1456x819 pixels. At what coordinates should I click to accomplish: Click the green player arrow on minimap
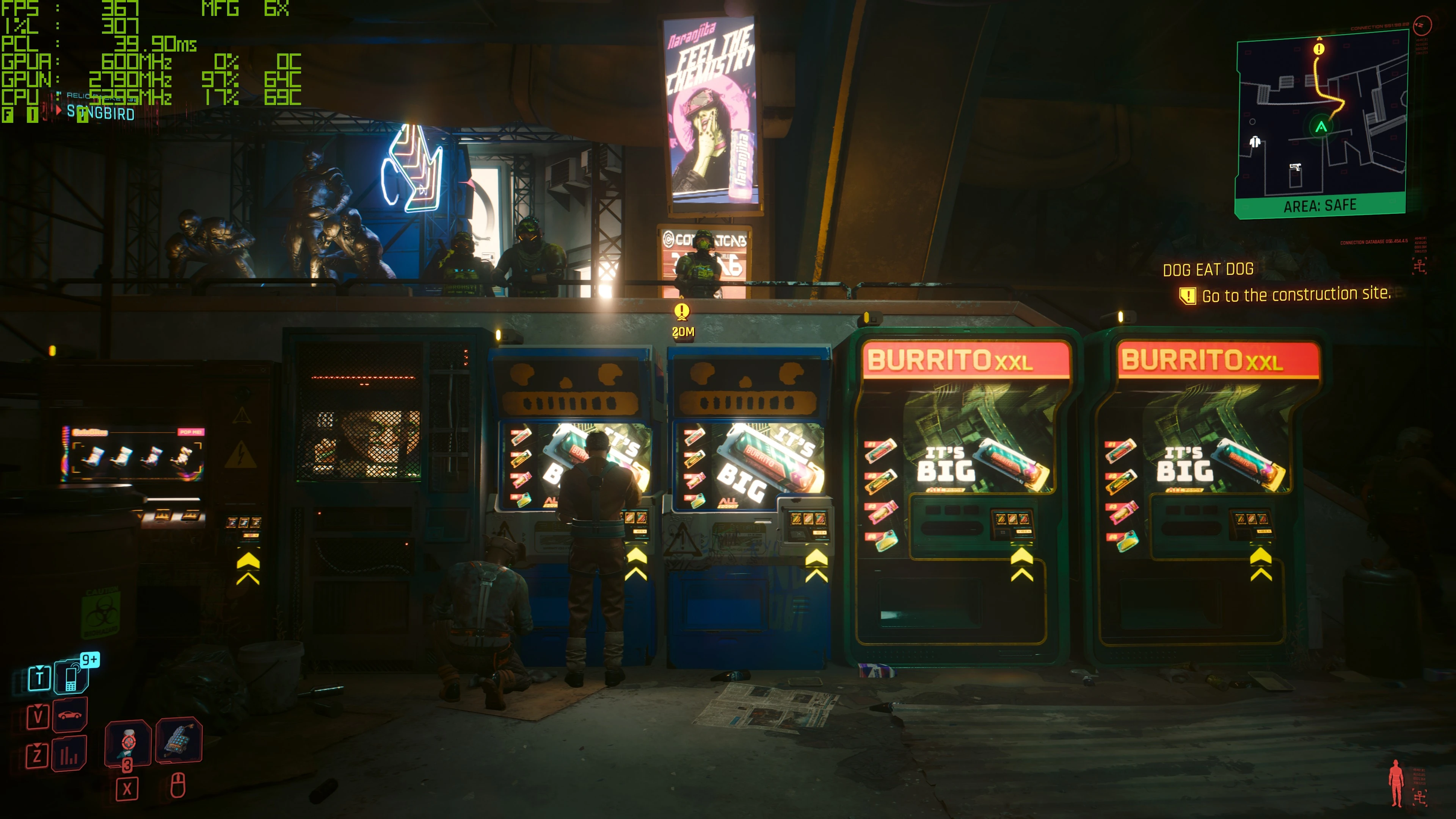coord(1321,127)
